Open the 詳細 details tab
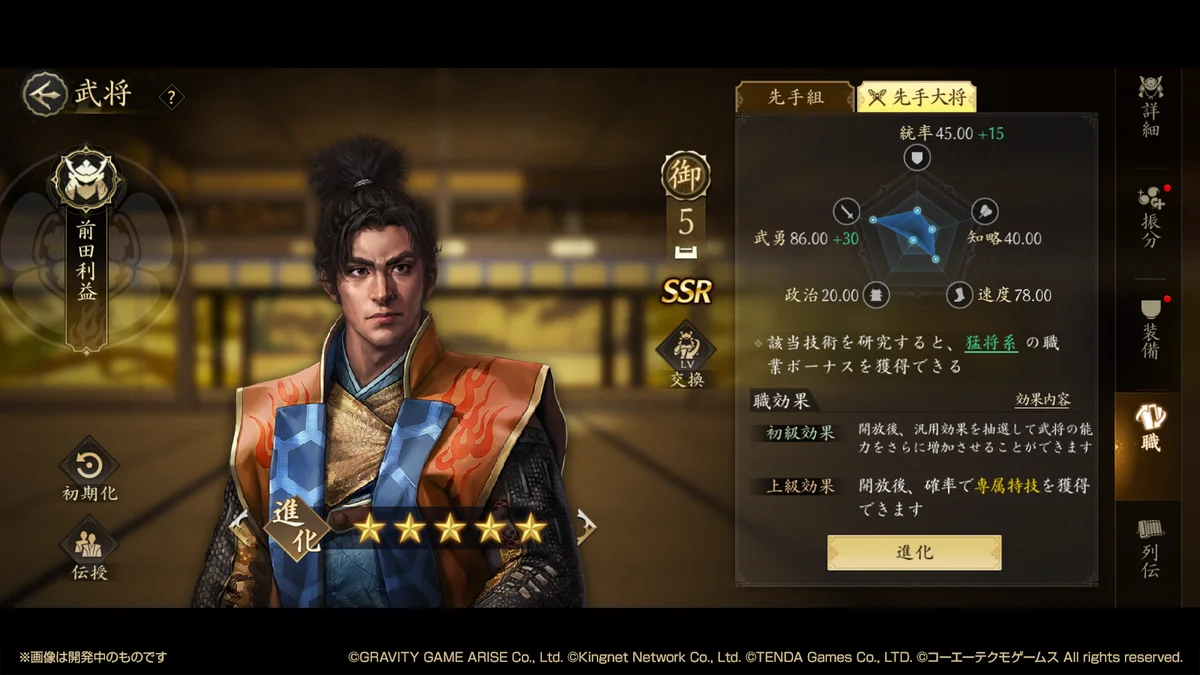This screenshot has height=675, width=1200. [1151, 106]
